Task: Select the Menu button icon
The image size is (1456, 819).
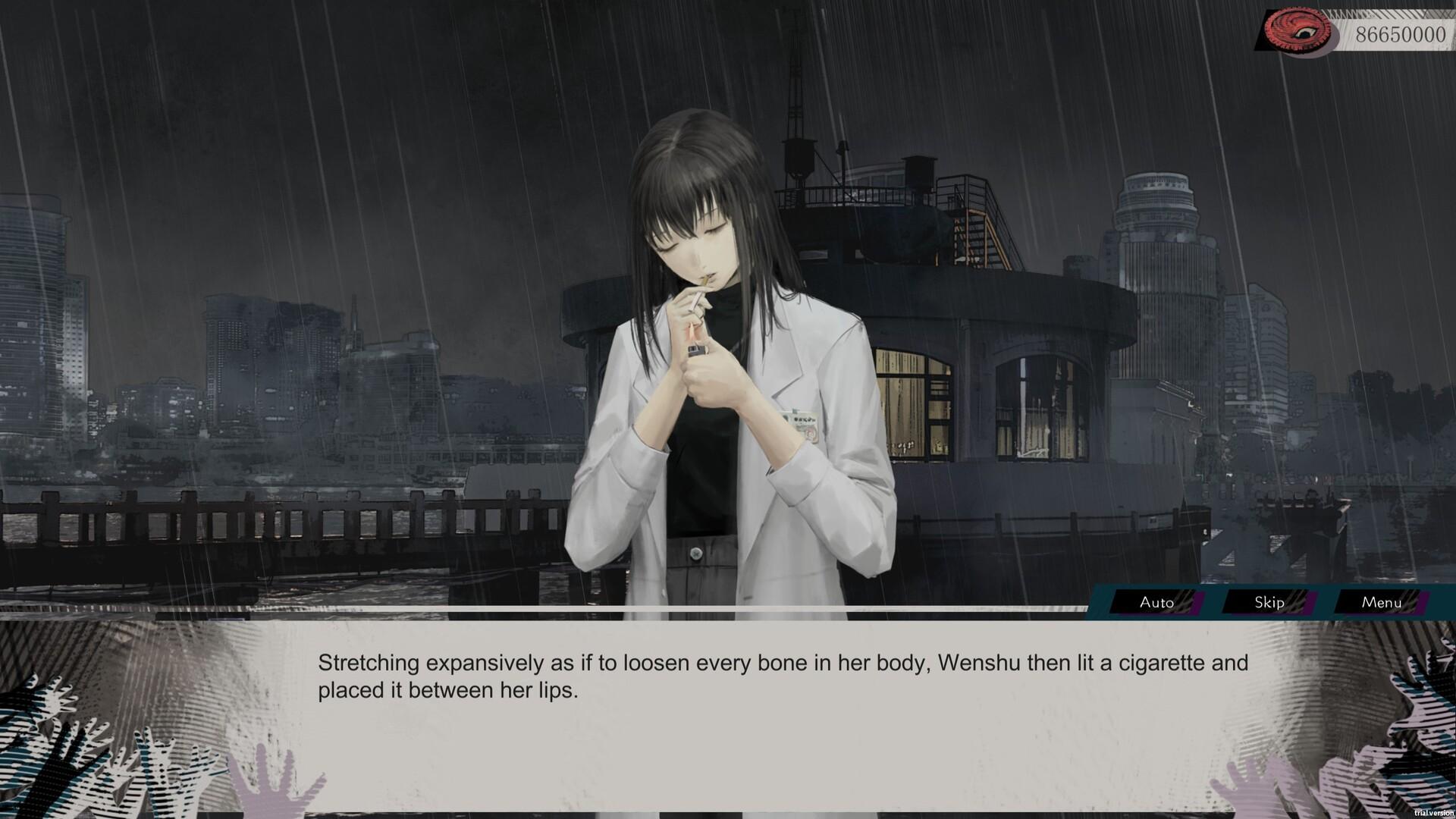Action: click(x=1382, y=603)
